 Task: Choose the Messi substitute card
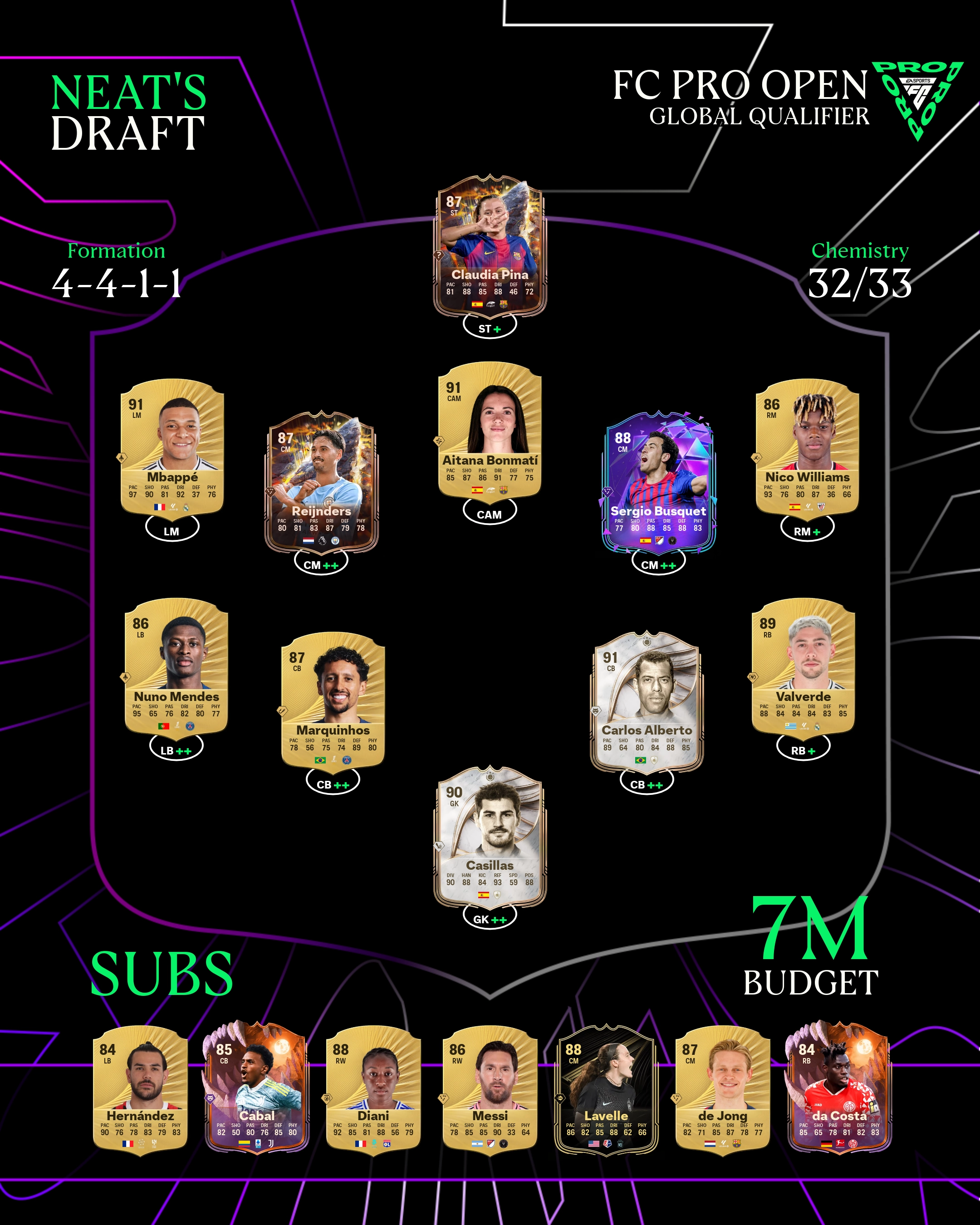point(490,1090)
